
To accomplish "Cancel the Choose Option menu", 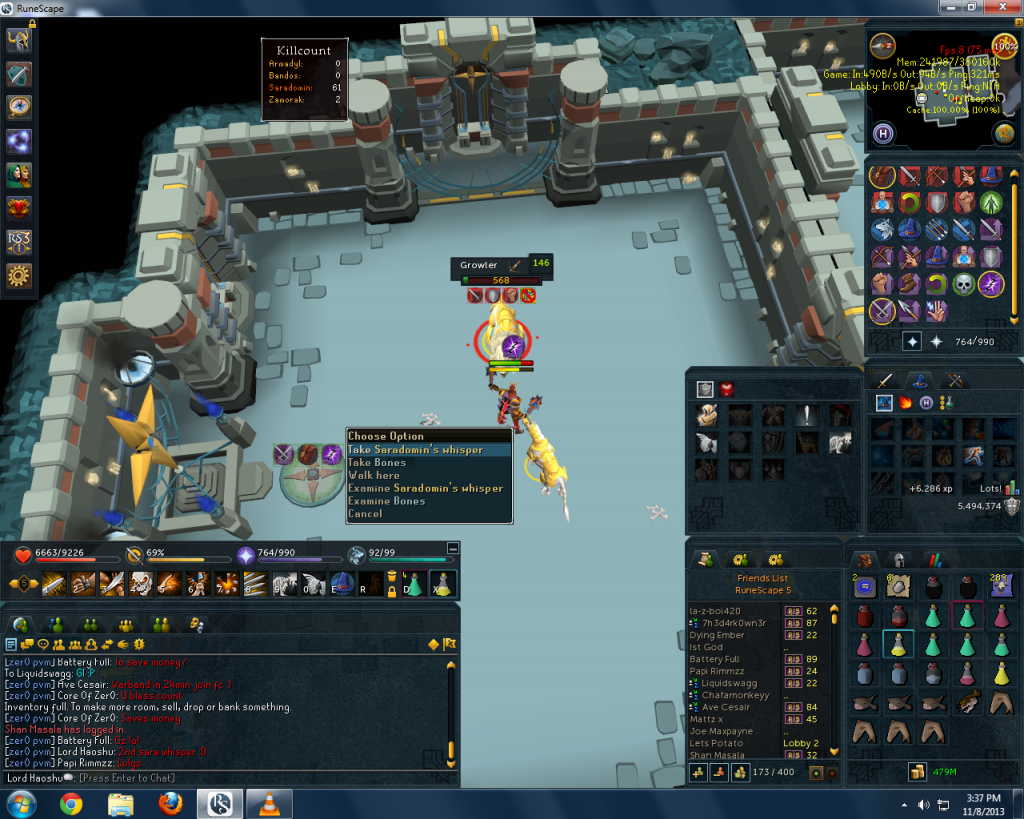I will point(365,514).
